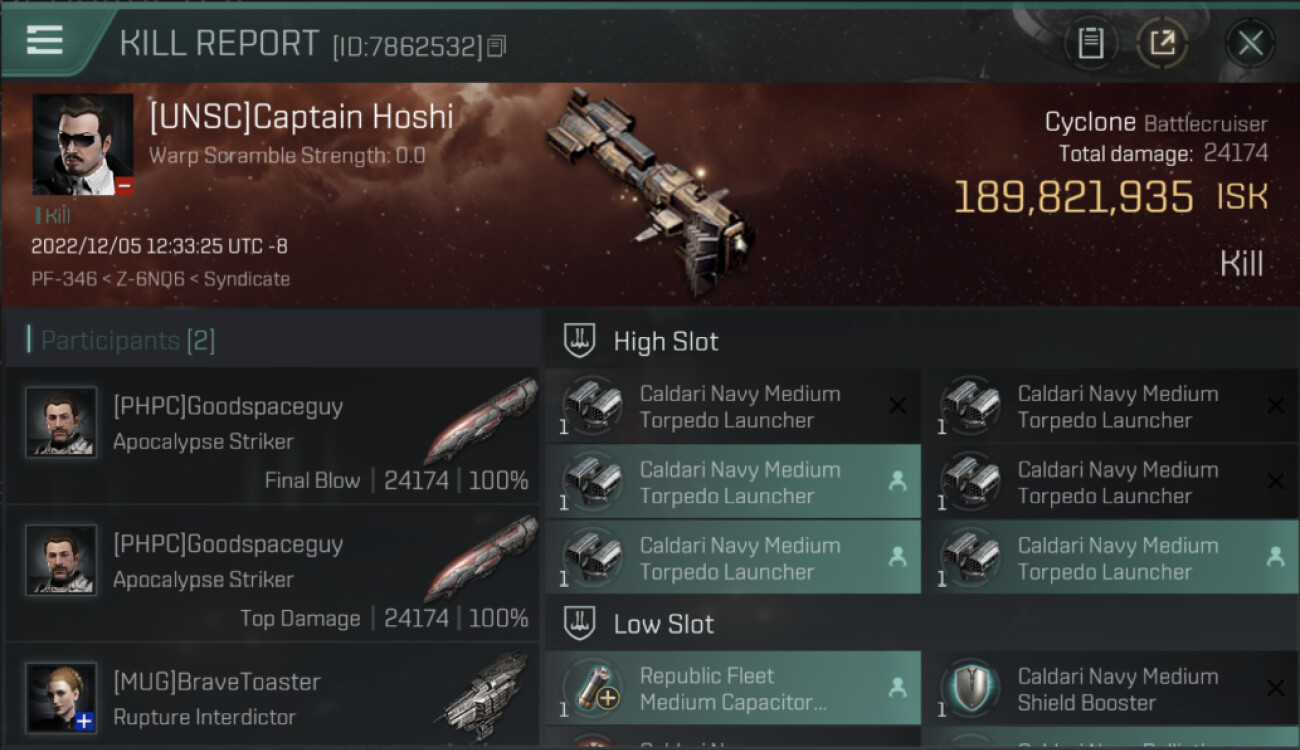Select the Republic Fleet Medium Capacitor module

tap(732, 689)
